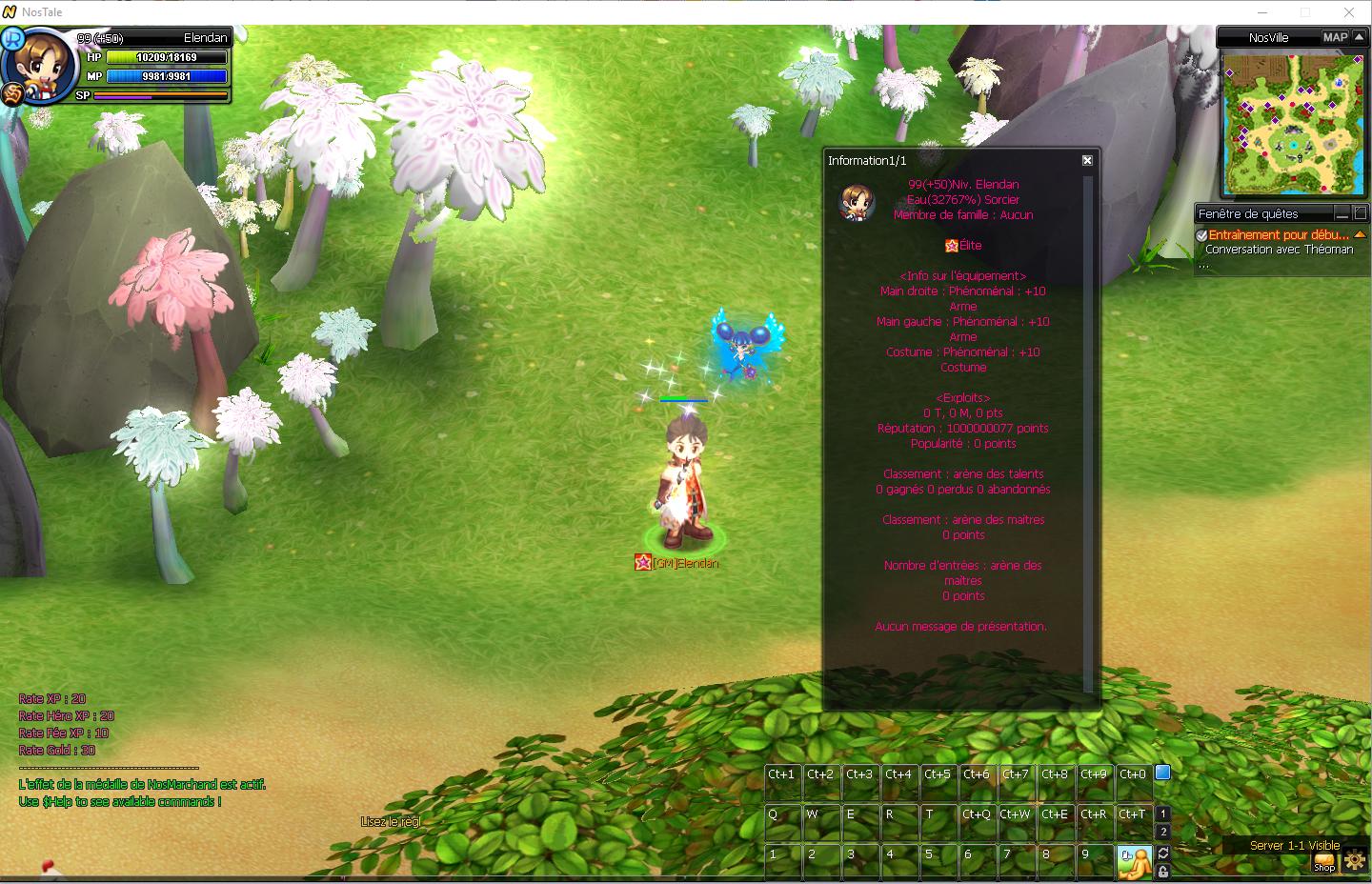This screenshot has width=1372, height=884.
Task: Activate the sitting character skill slot
Action: (1133, 859)
